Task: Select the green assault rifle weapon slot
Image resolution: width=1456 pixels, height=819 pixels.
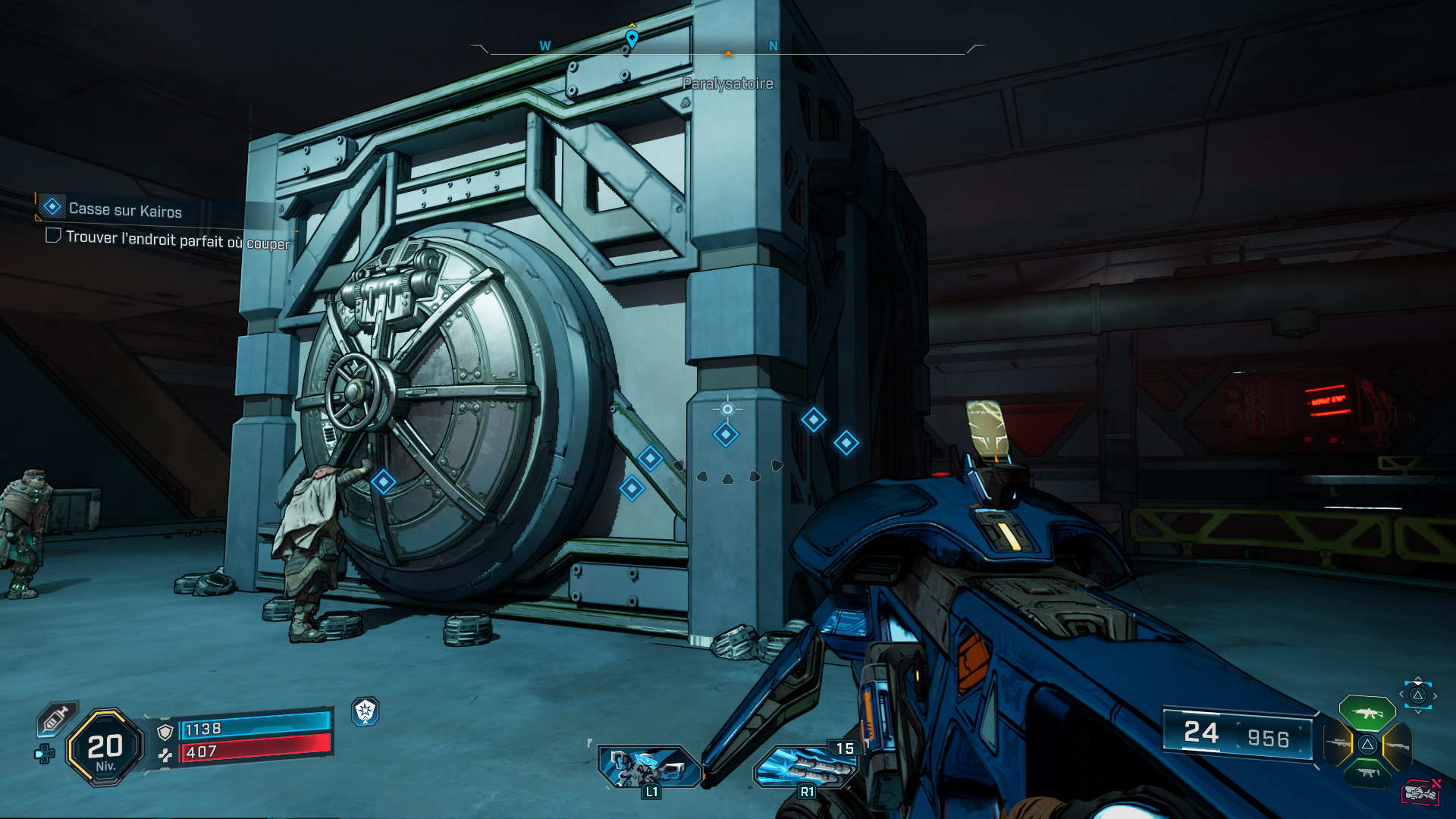Action: point(1367,713)
